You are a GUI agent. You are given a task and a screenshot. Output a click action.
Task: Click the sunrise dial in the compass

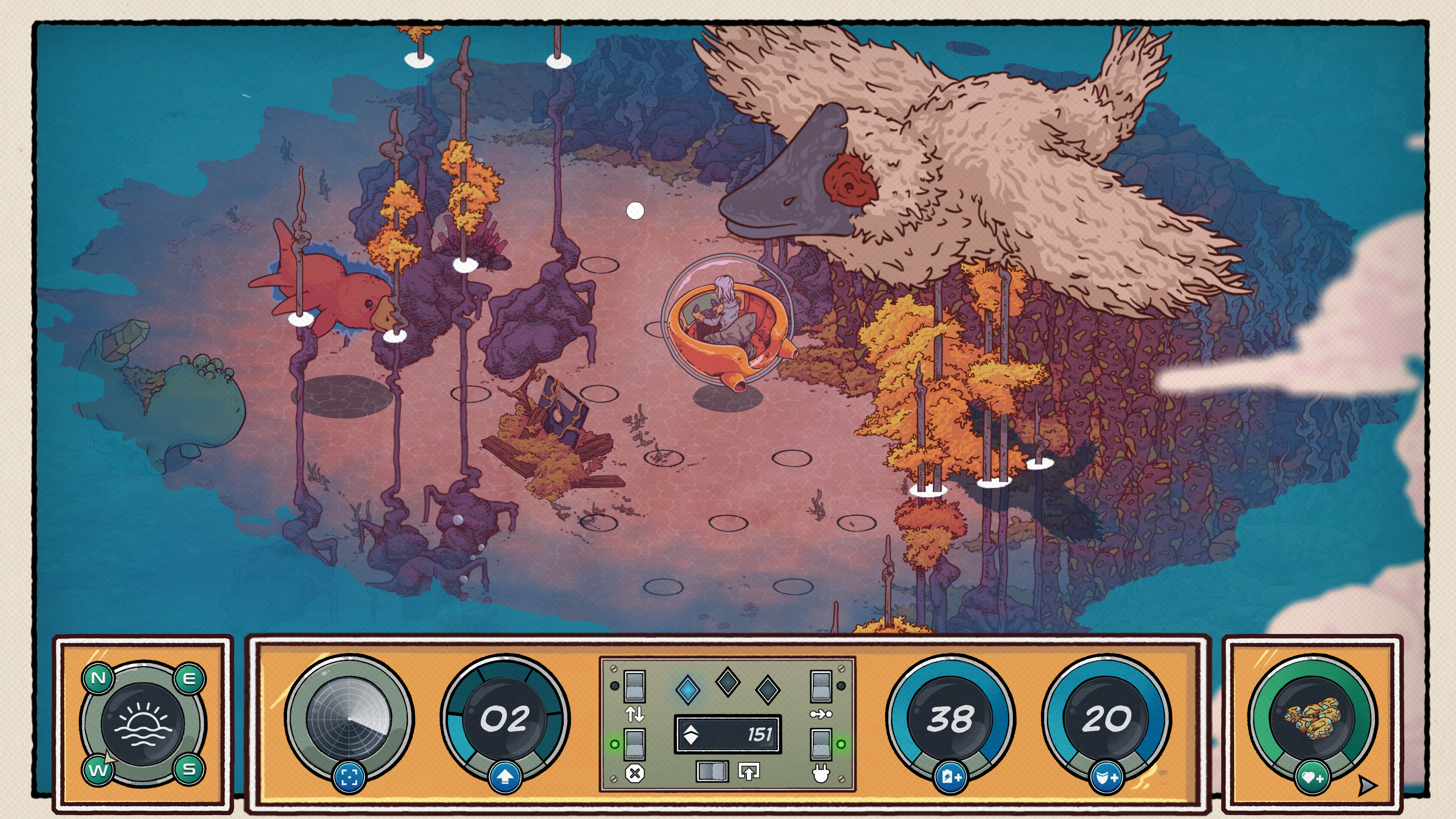click(x=143, y=724)
